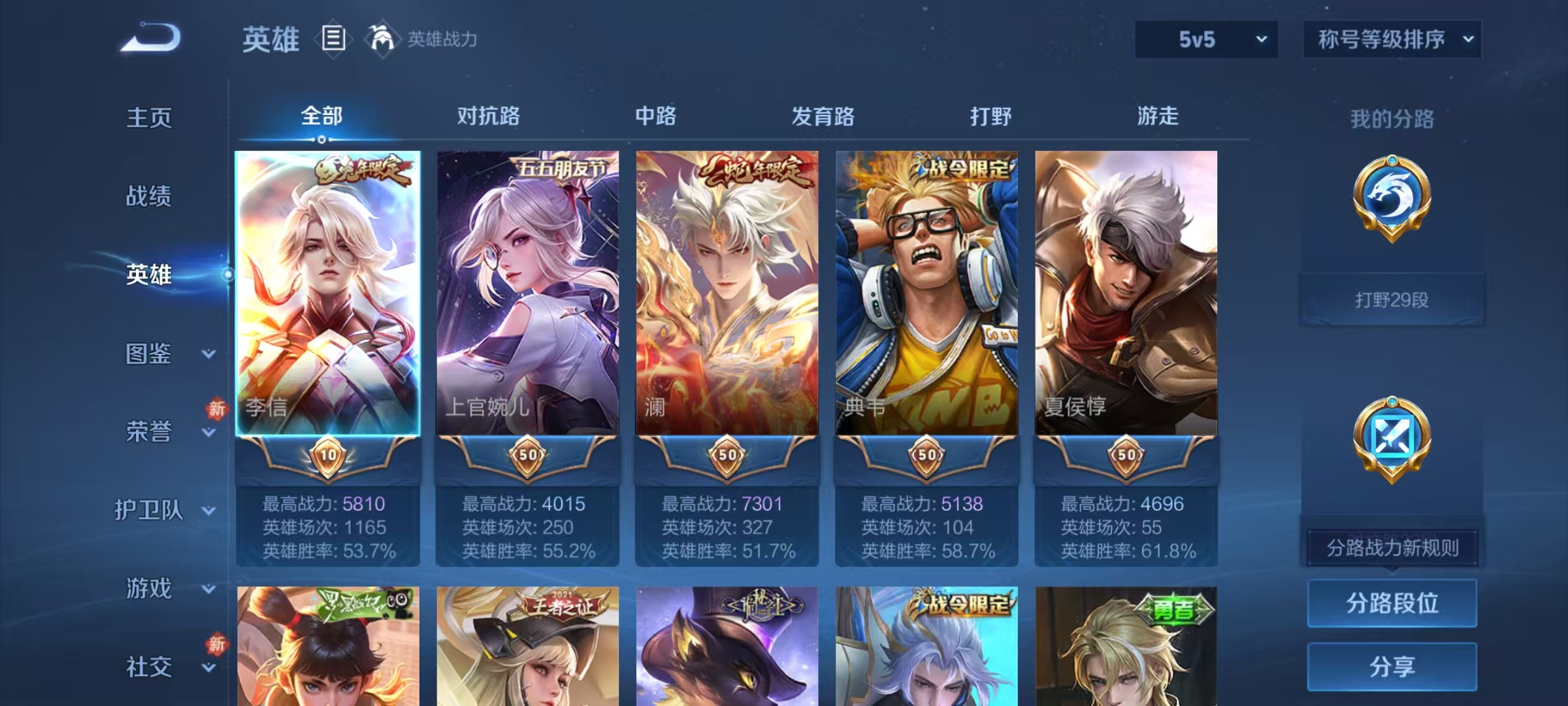Click the 分享 button
This screenshot has height=706, width=1568.
pos(1392,667)
